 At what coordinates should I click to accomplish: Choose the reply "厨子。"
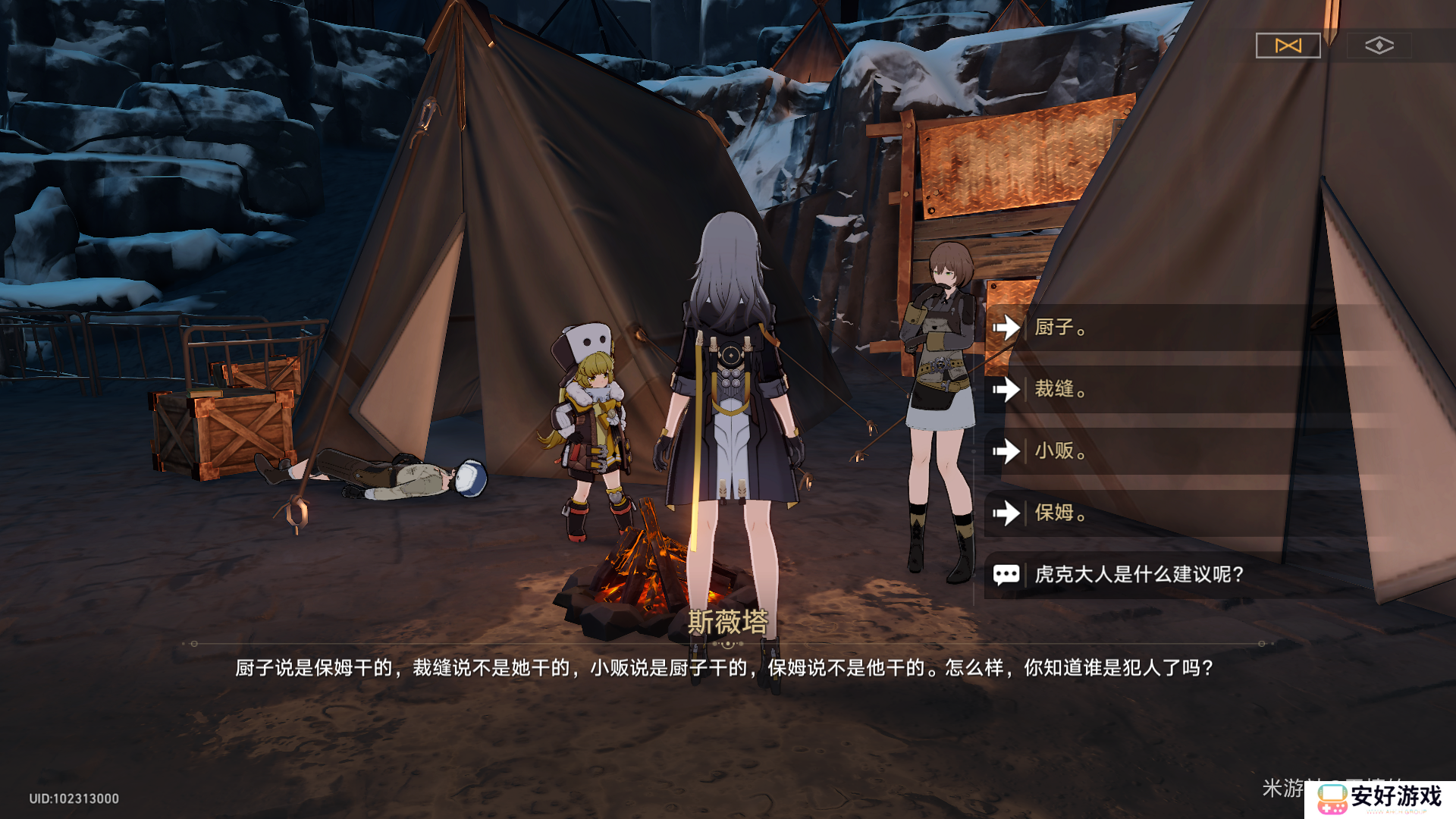(1137, 328)
